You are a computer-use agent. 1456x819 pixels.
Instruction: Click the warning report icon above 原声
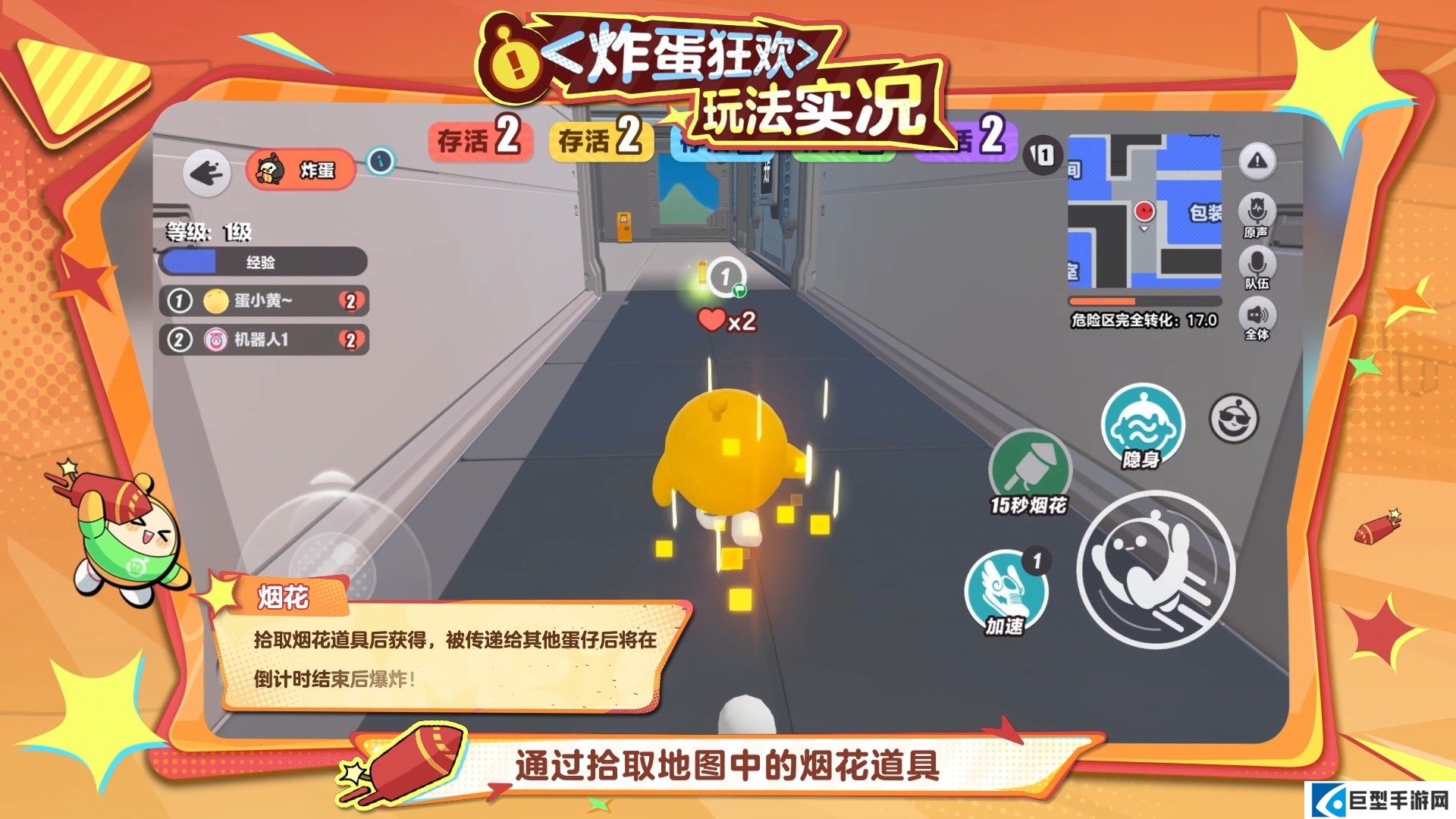point(1257,161)
